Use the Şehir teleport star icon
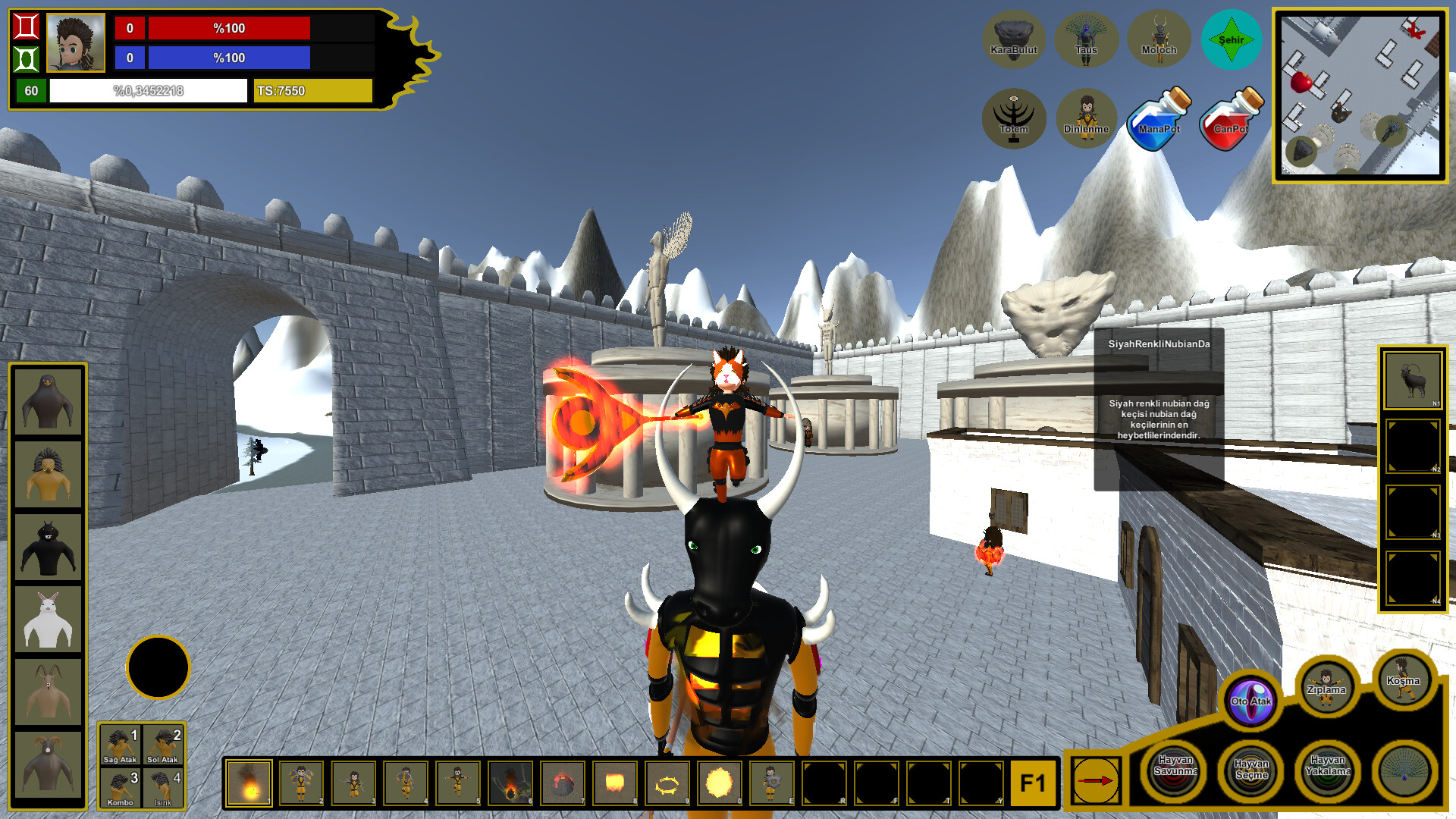This screenshot has height=819, width=1456. (1231, 39)
